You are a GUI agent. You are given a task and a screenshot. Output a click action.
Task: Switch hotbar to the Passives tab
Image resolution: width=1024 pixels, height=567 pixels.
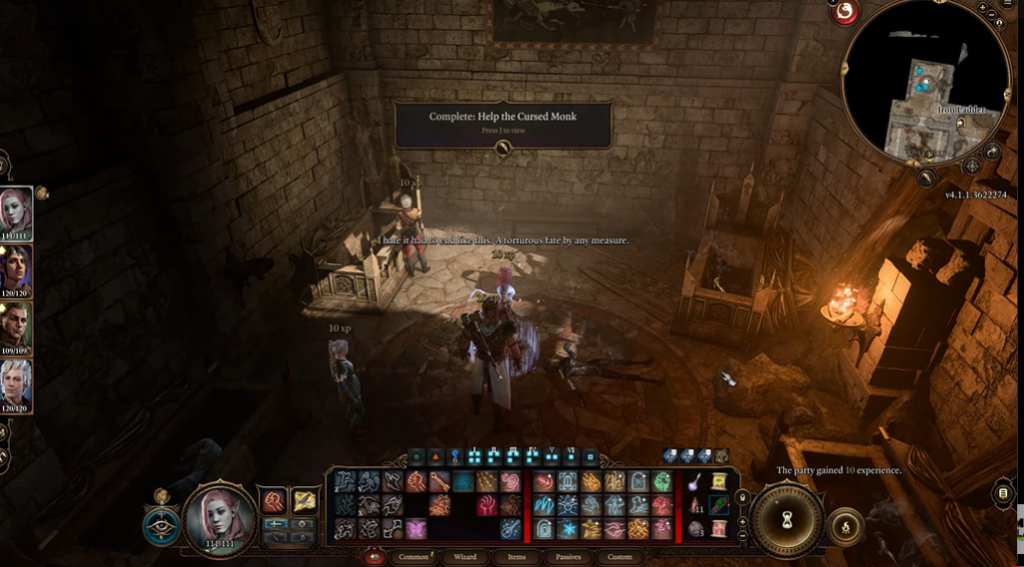click(x=568, y=556)
